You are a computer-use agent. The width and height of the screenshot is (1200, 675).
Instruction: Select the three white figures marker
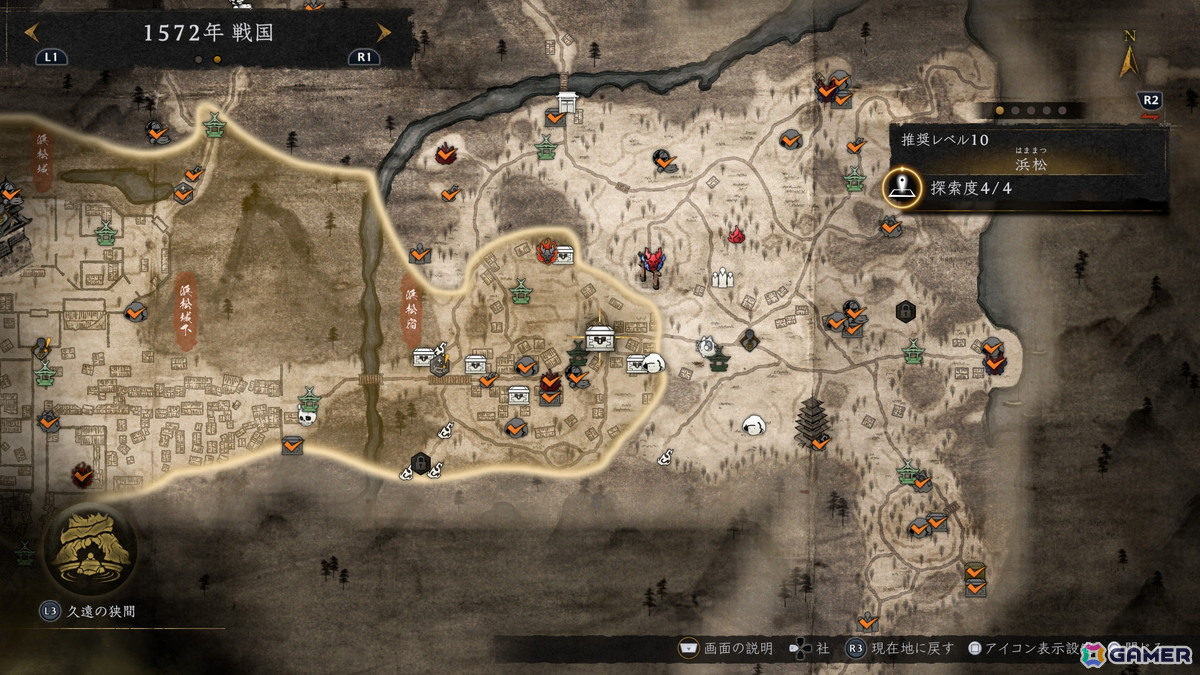coord(723,275)
